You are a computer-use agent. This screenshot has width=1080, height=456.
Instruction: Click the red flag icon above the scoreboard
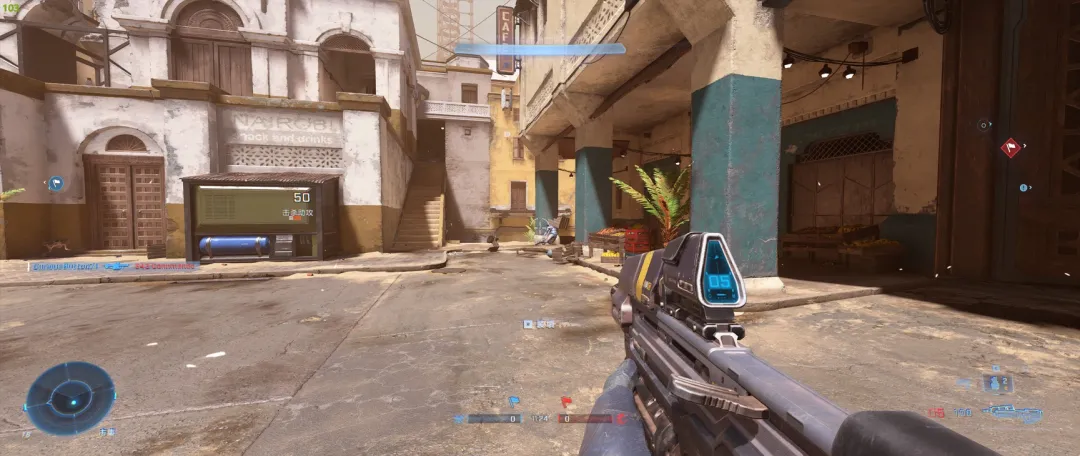coord(565,402)
